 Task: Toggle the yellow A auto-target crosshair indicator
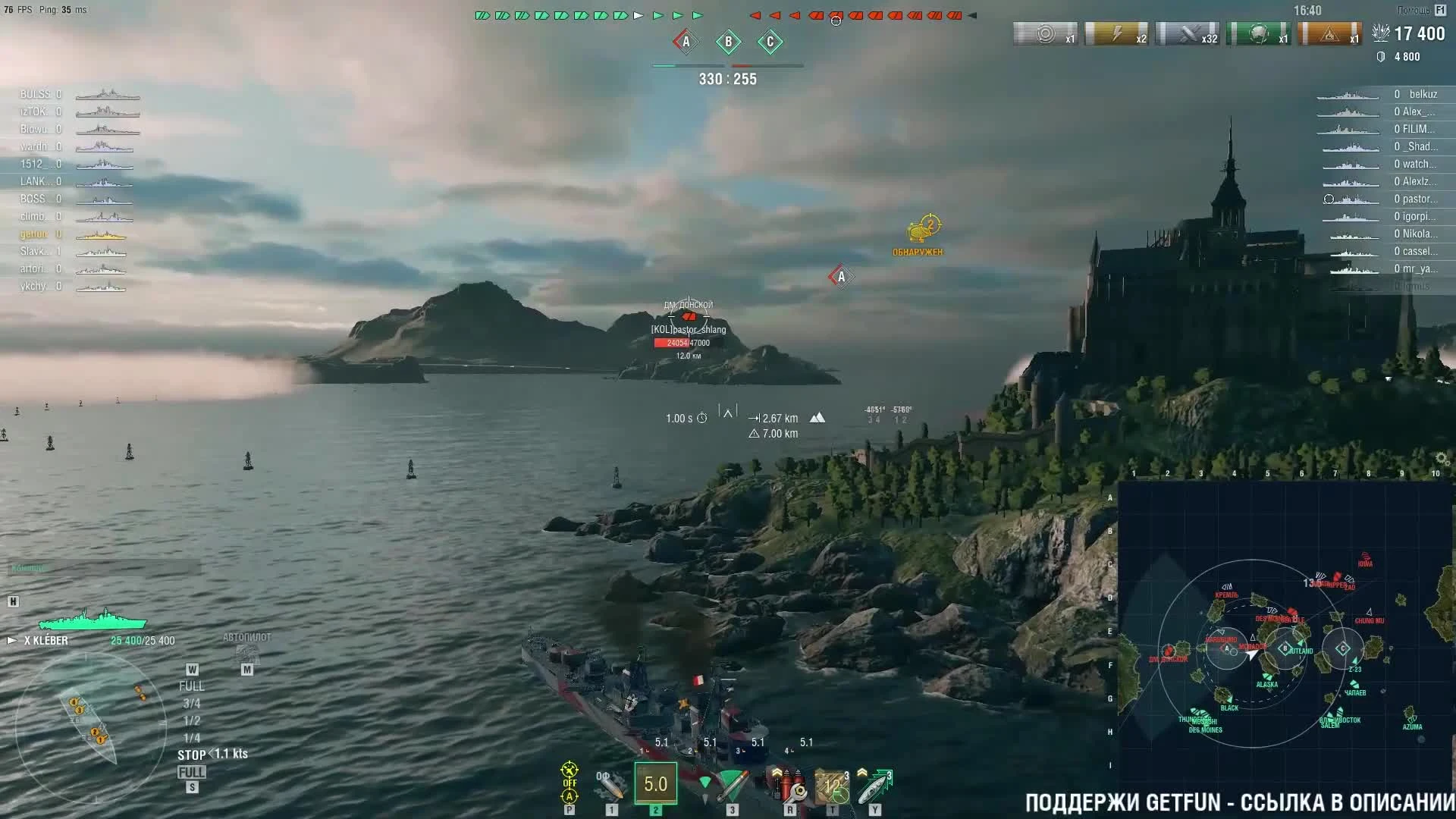point(570,797)
